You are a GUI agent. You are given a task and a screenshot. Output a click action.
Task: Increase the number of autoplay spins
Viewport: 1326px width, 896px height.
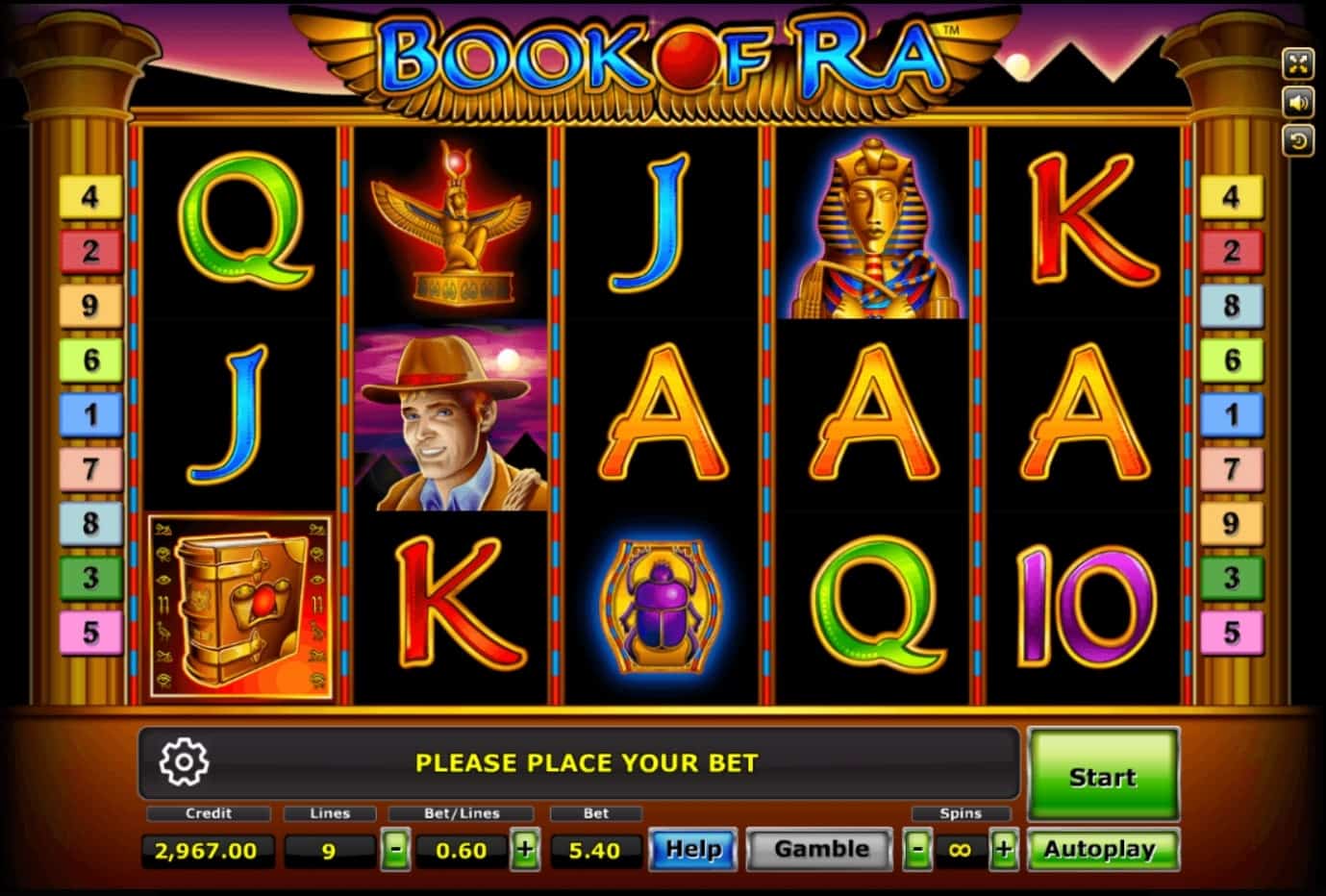1003,850
